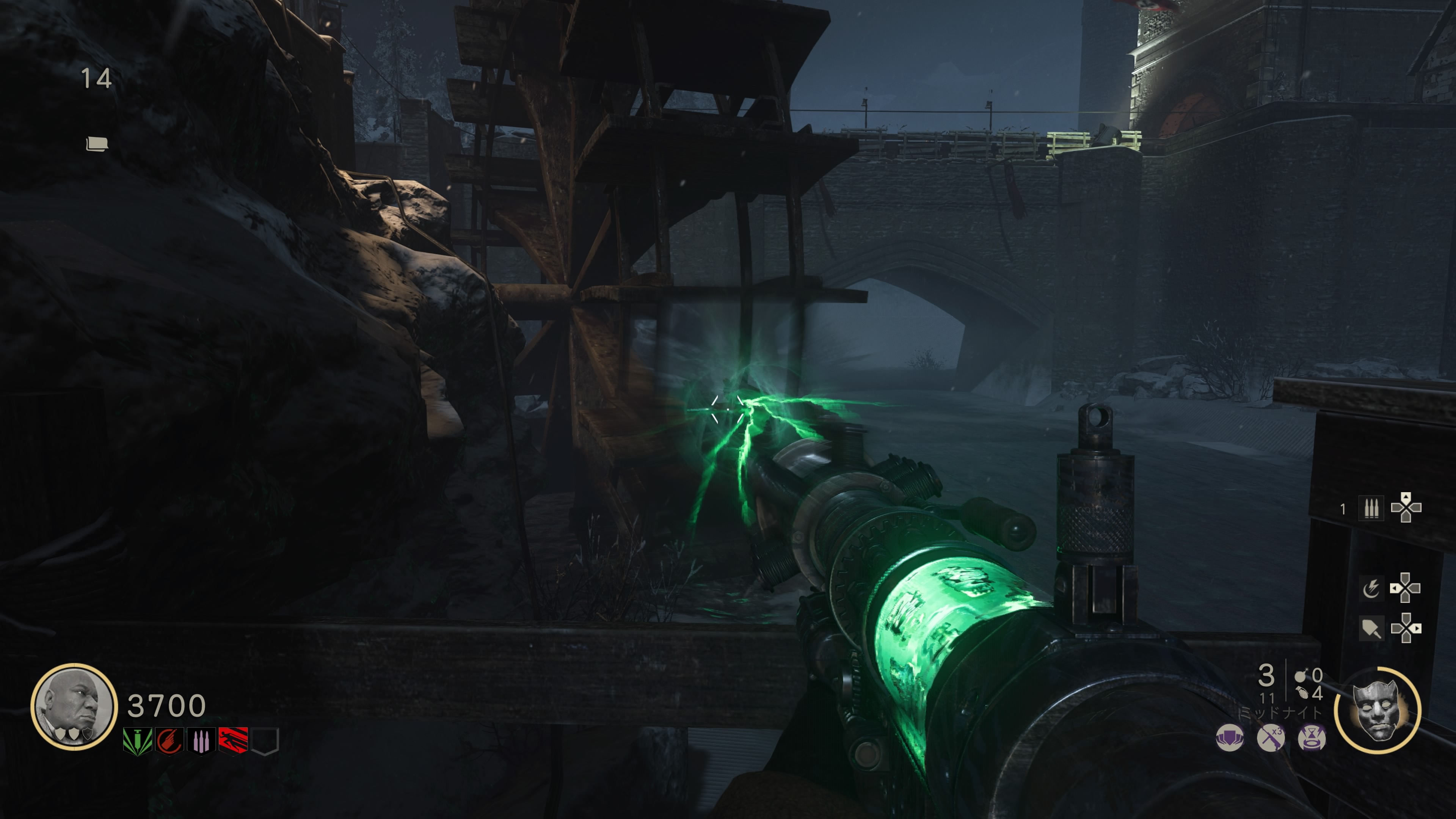Select the red running-man perk icon
Screen dimensions: 1456x819
point(233,741)
